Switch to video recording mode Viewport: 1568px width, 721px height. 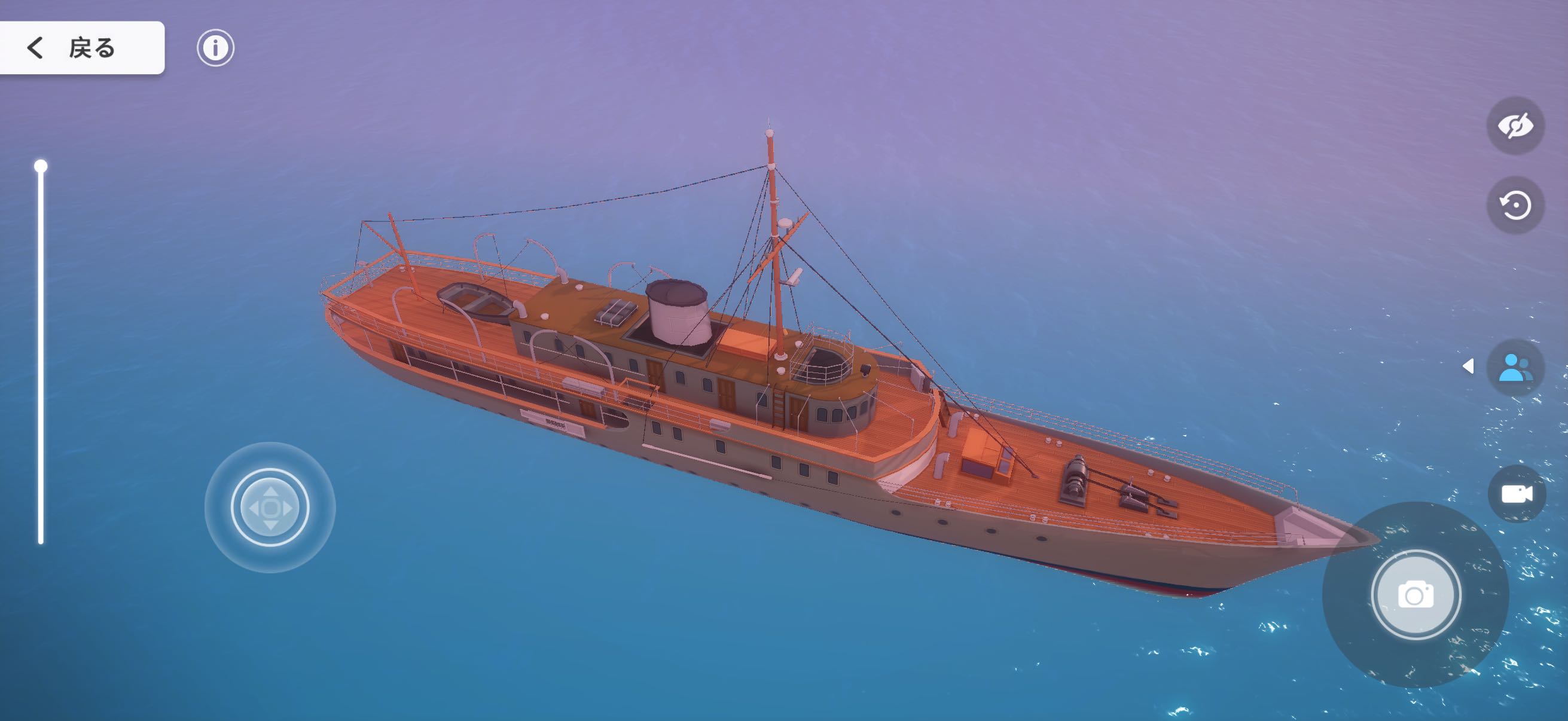point(1516,493)
